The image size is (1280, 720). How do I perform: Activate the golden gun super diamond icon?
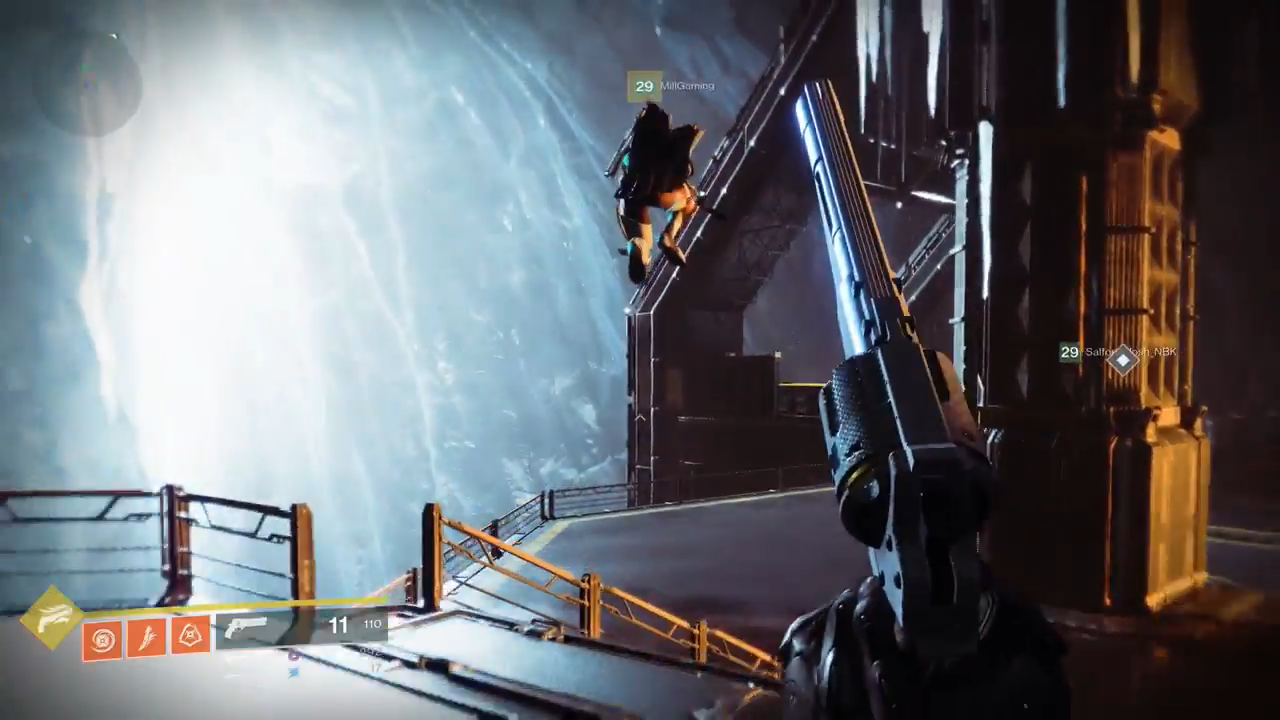[52, 617]
